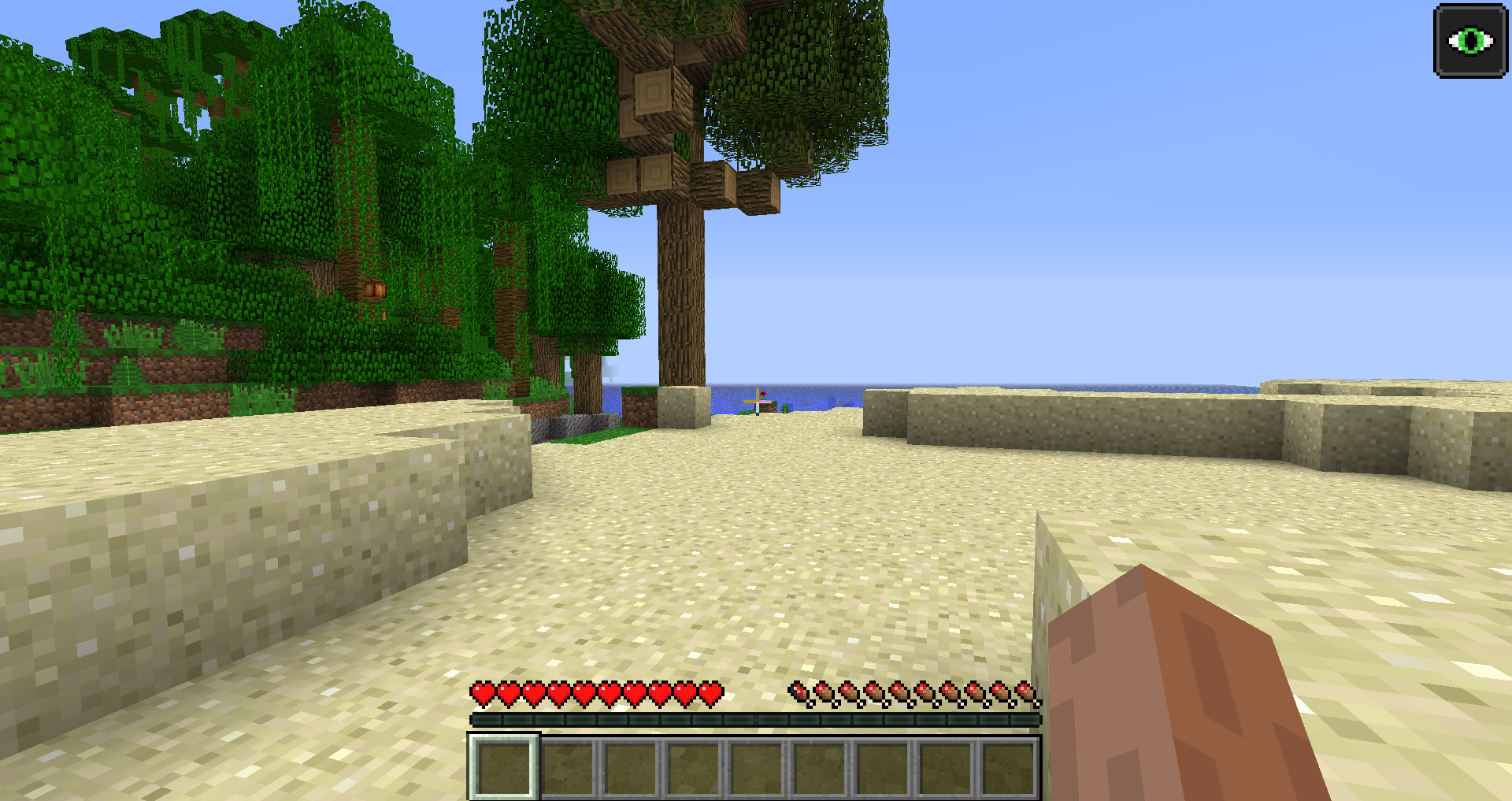The image size is (1512, 801).
Task: Click the experience bar above the hotbar
Action: tap(756, 718)
